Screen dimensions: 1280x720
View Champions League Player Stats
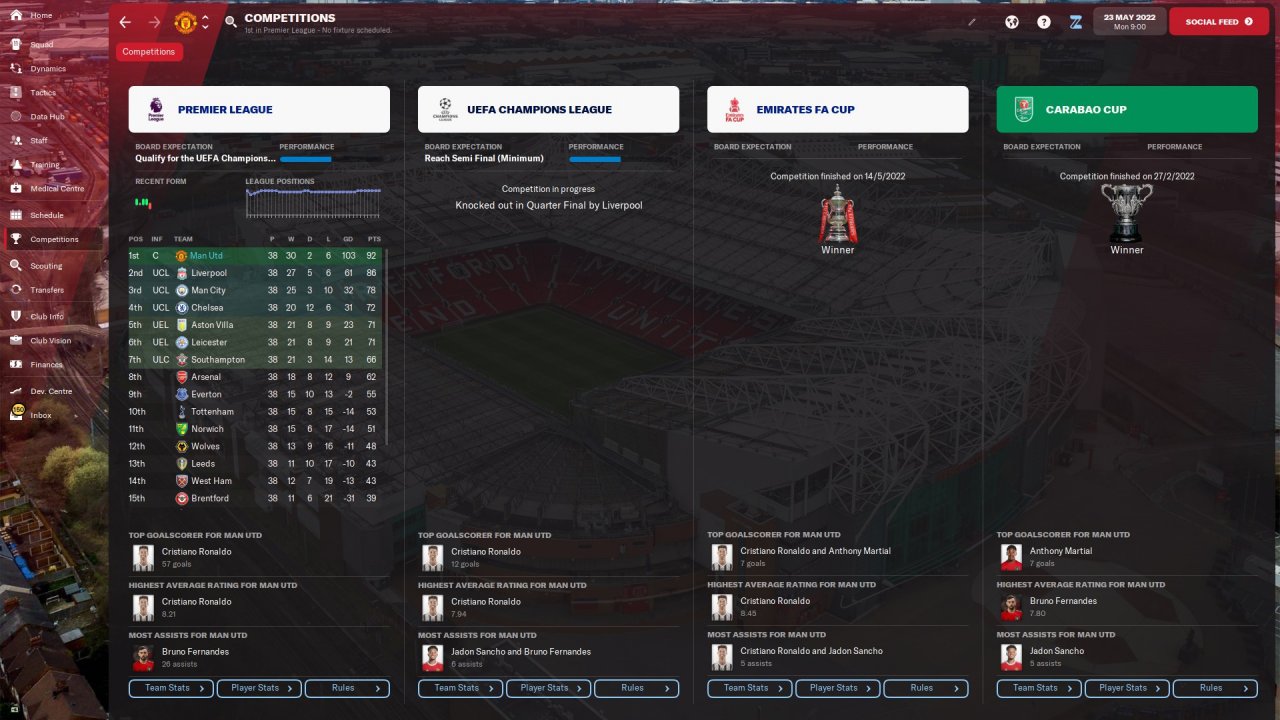click(x=548, y=688)
